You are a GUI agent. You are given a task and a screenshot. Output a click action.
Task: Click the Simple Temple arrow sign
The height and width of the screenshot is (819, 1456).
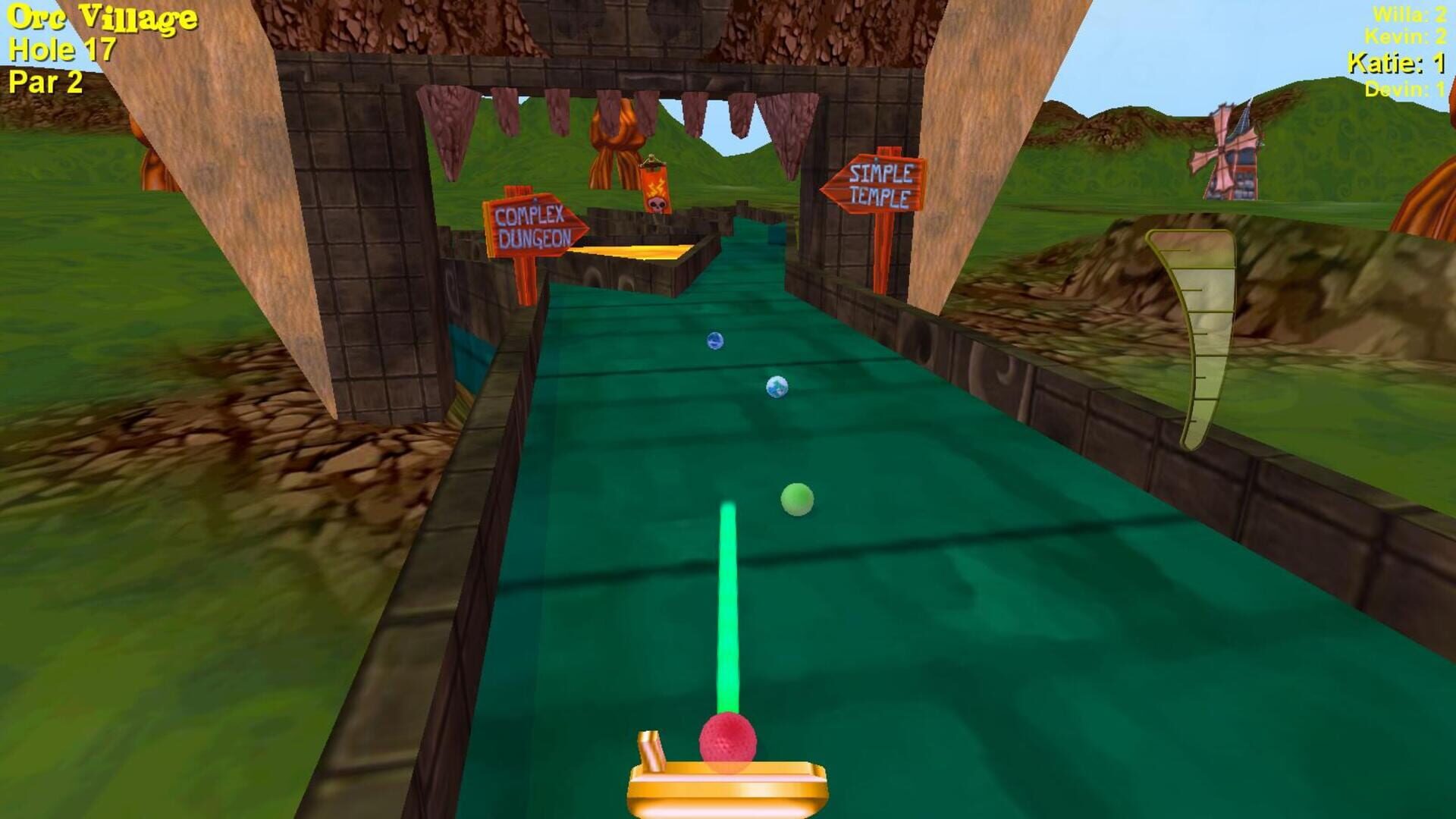(x=876, y=182)
